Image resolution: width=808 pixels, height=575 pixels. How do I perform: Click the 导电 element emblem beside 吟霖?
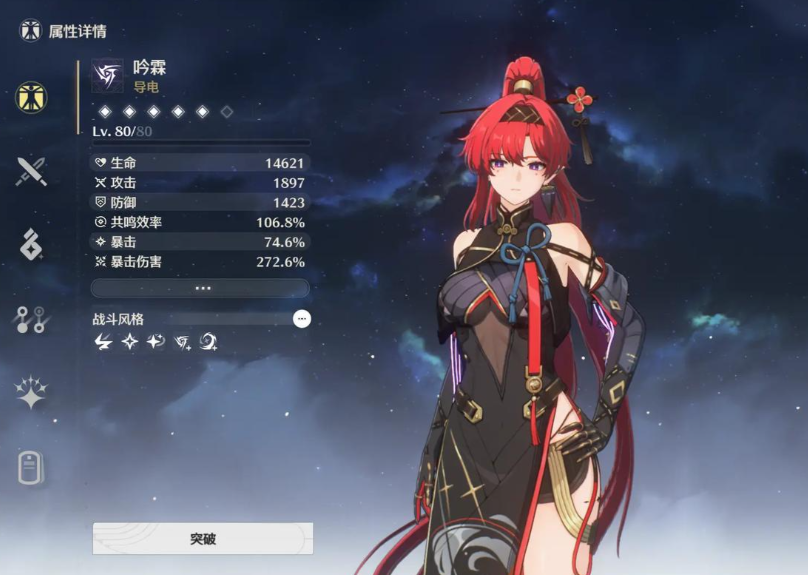(107, 76)
